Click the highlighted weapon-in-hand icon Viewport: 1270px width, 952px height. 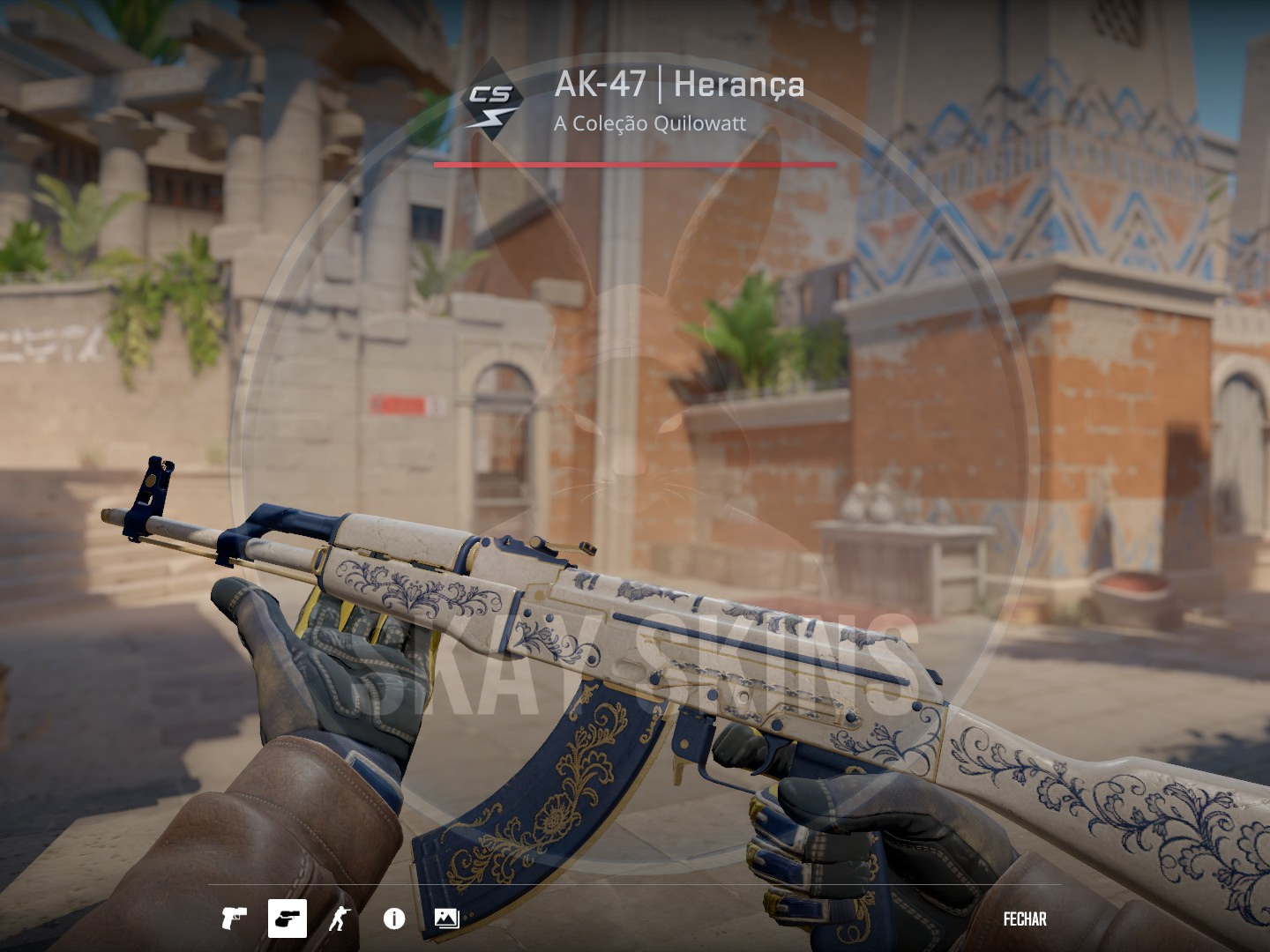click(287, 920)
